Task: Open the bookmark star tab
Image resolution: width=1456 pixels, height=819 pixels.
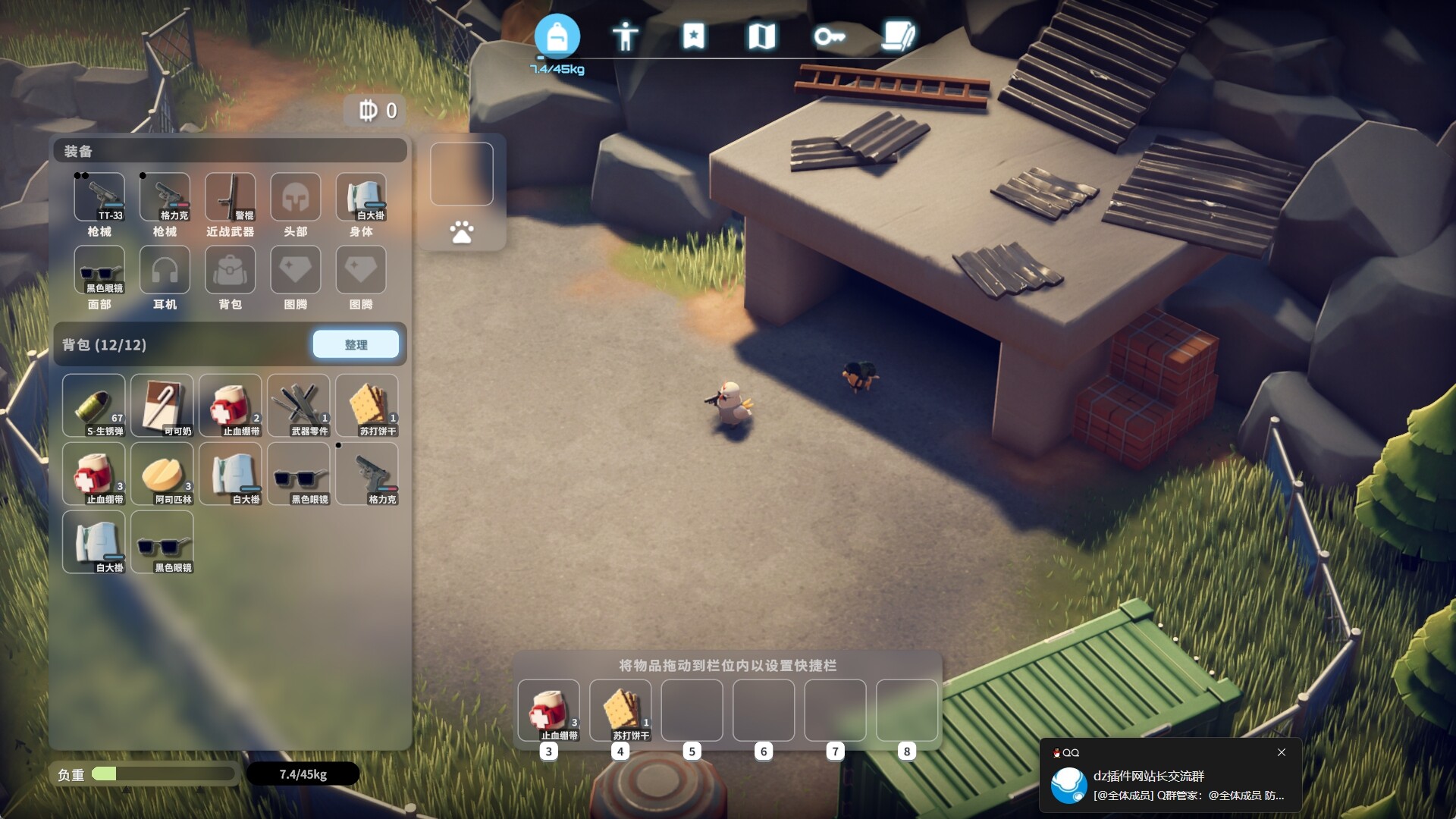Action: (x=694, y=36)
